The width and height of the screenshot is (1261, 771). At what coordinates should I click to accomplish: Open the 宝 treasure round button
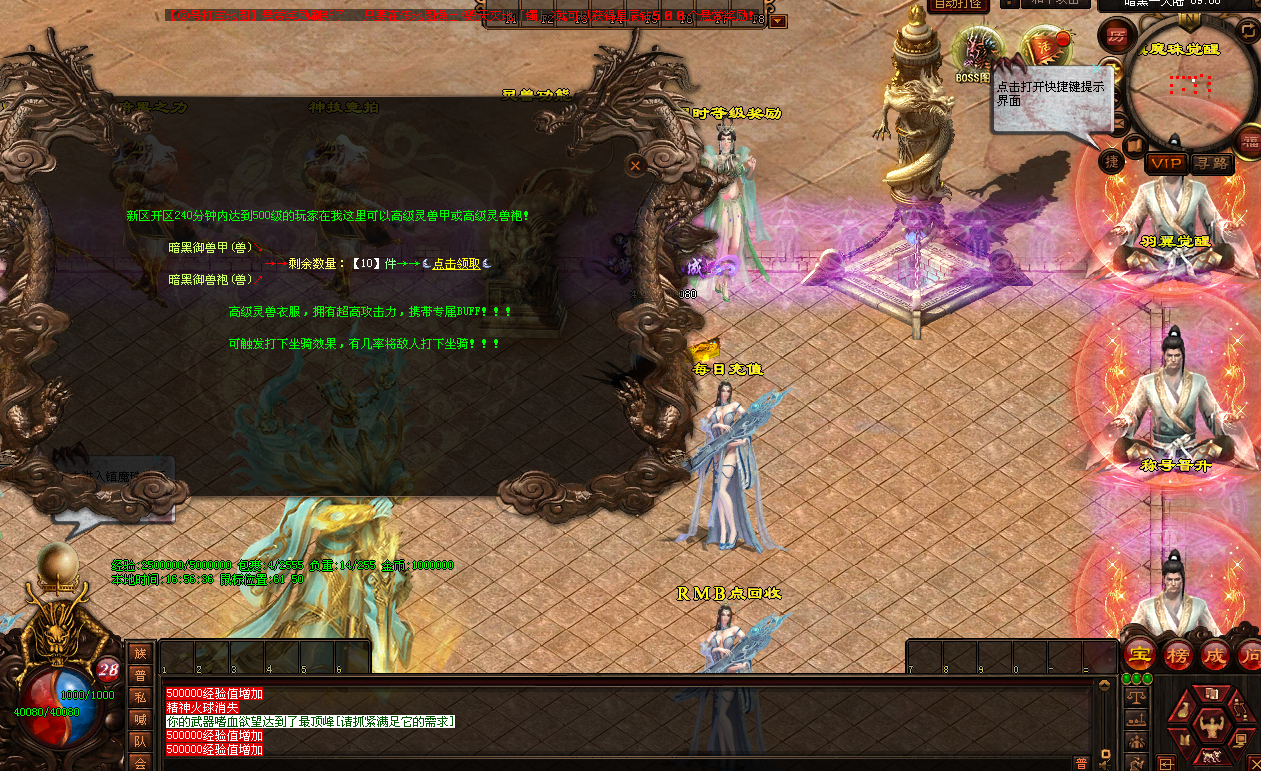(1139, 656)
